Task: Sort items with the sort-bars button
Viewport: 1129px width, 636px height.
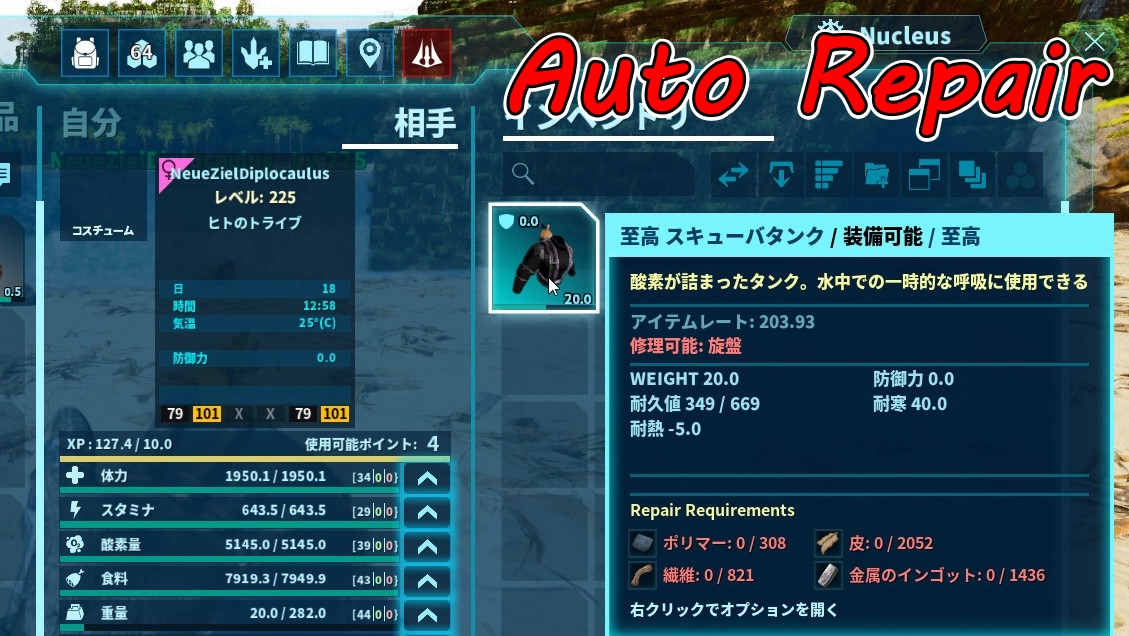Action: [826, 175]
